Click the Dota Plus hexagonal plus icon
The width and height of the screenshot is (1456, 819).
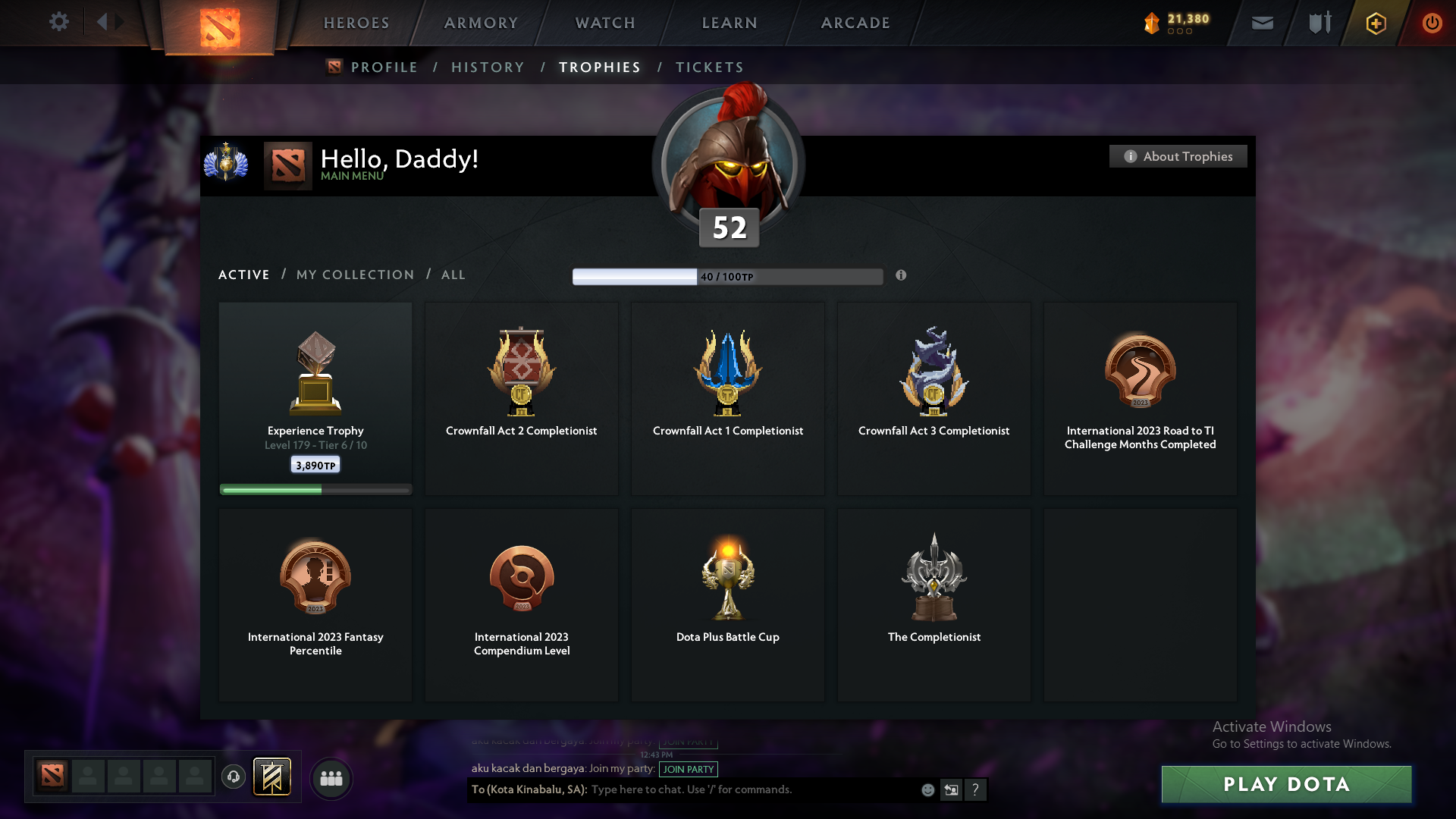click(1375, 23)
